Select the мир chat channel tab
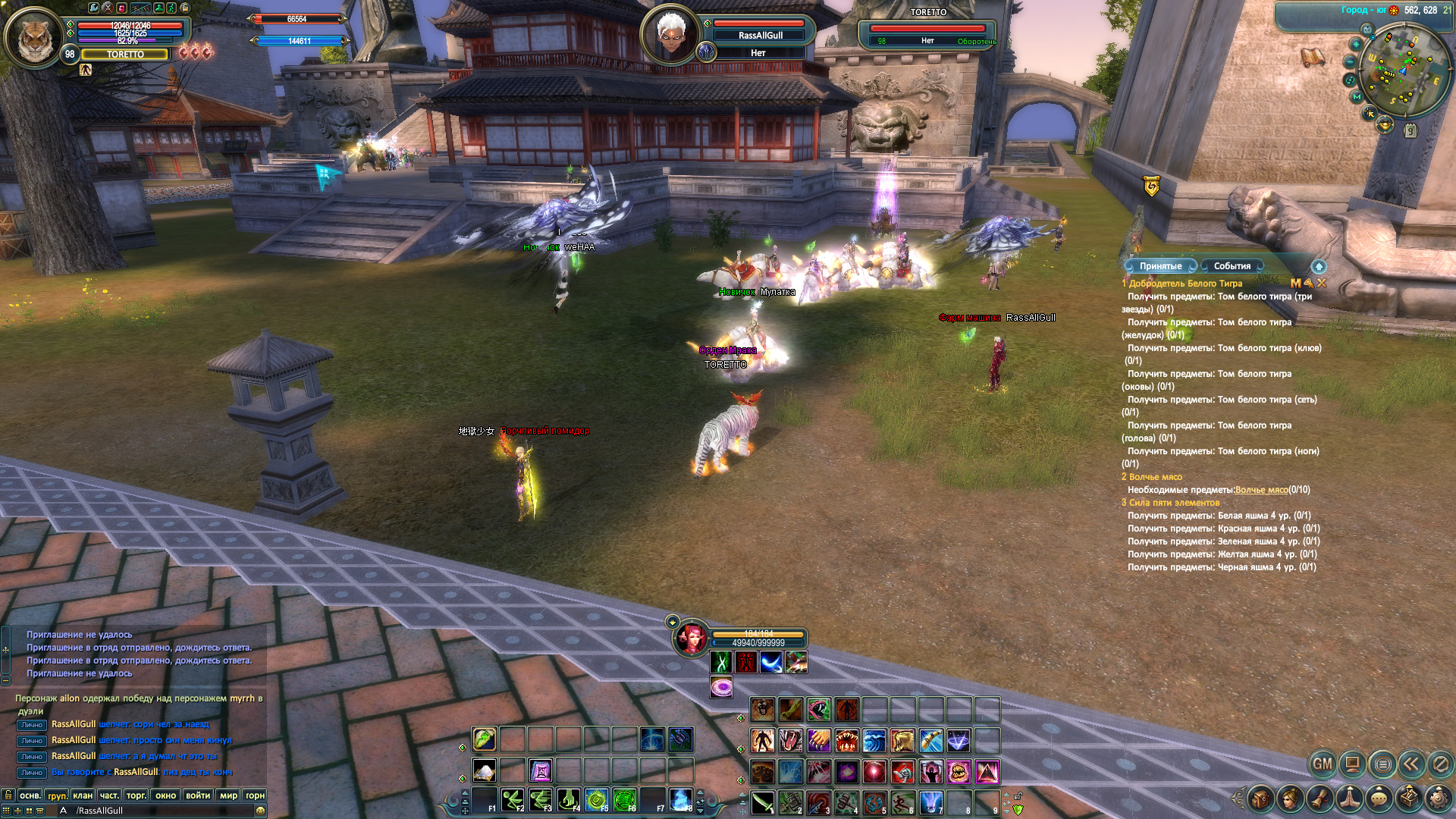1456x819 pixels. tap(228, 795)
